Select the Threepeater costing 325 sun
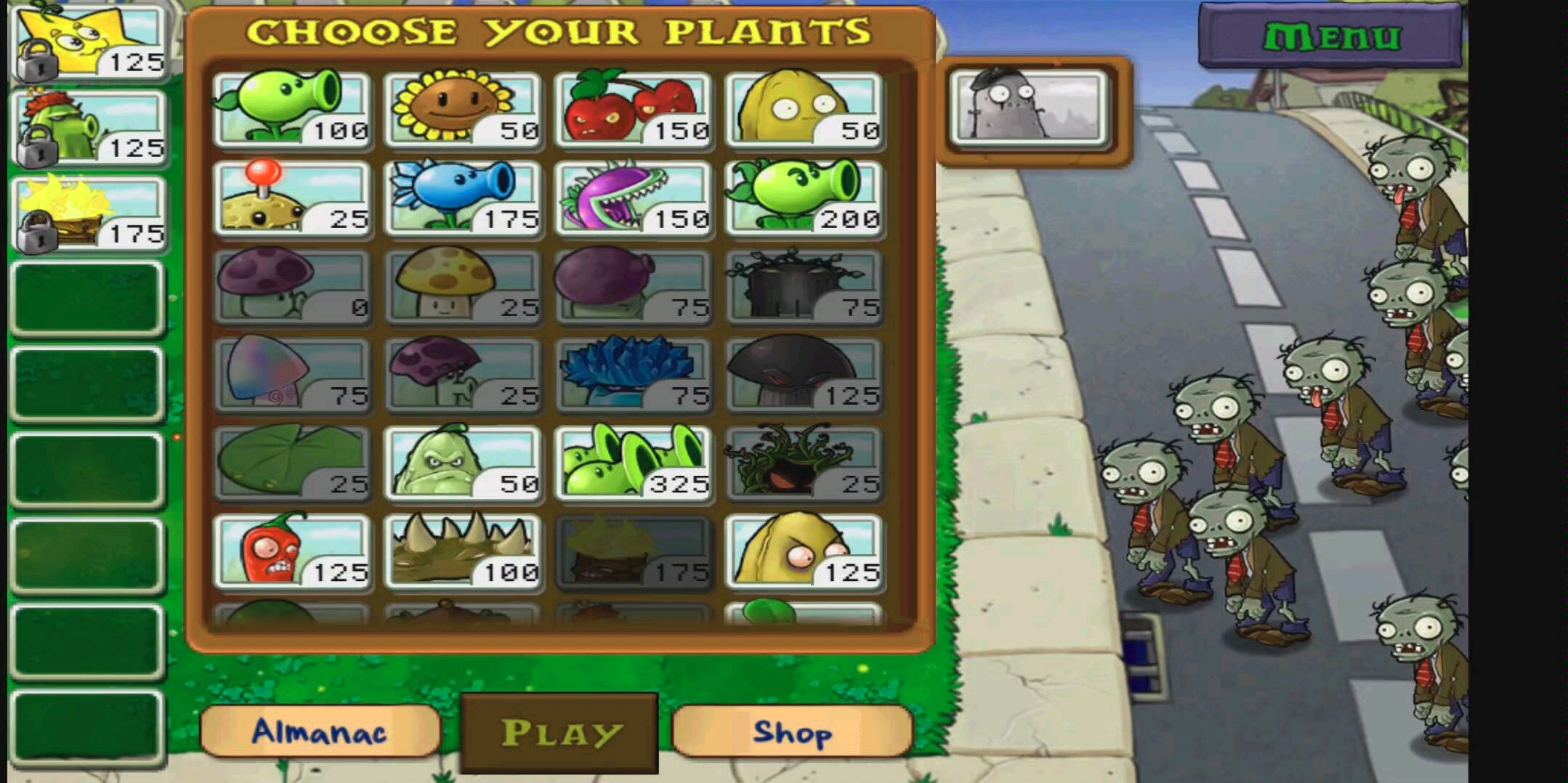Image resolution: width=1568 pixels, height=783 pixels. (636, 465)
